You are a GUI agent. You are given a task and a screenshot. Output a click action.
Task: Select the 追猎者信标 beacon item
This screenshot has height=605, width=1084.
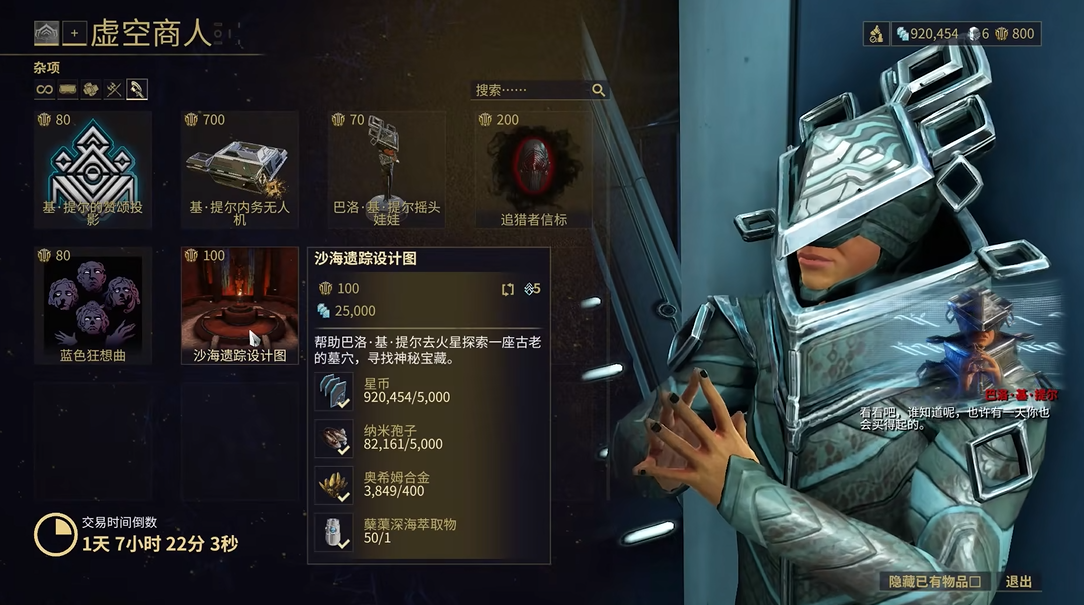click(533, 168)
